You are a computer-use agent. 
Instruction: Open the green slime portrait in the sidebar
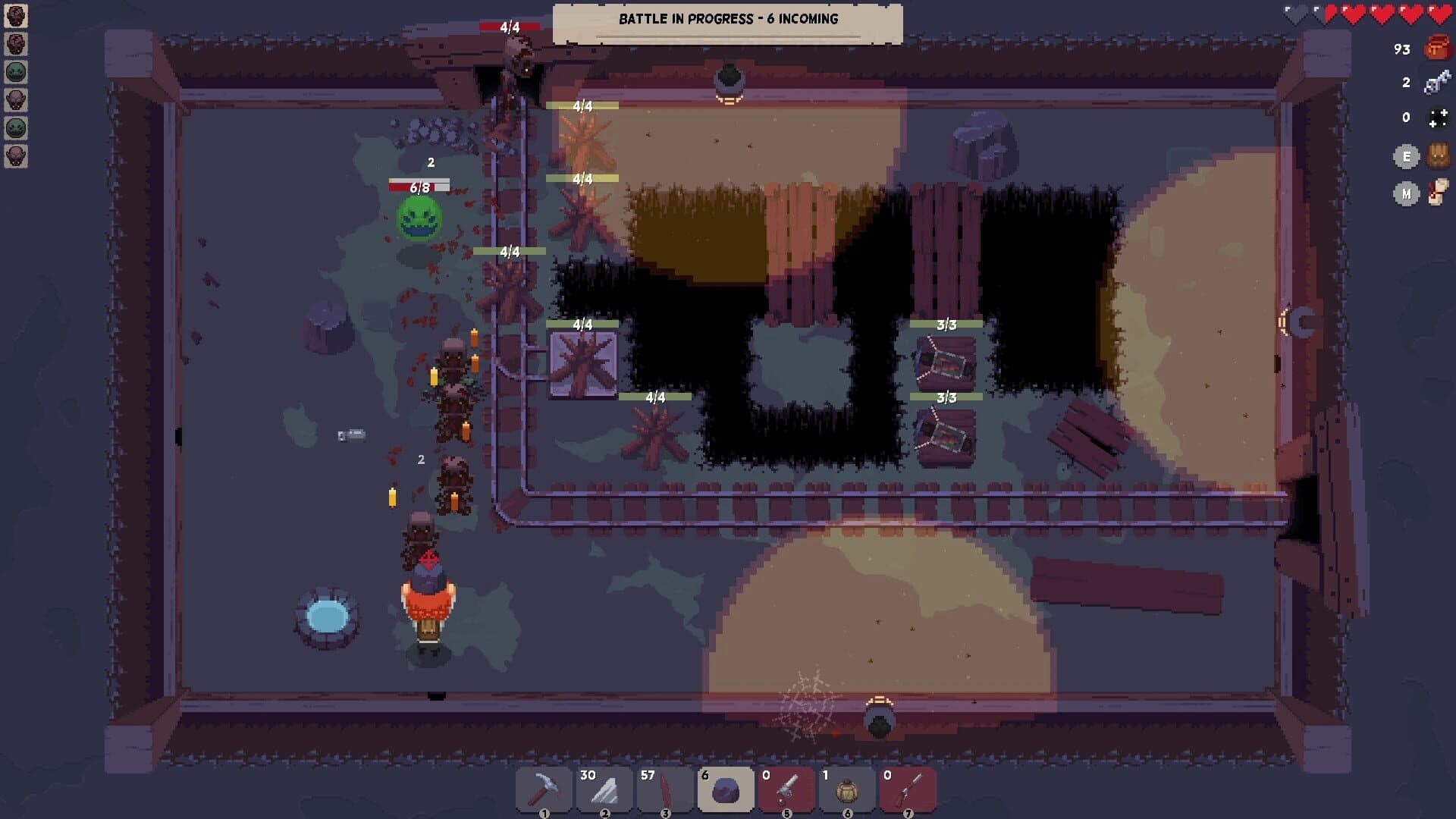15,70
